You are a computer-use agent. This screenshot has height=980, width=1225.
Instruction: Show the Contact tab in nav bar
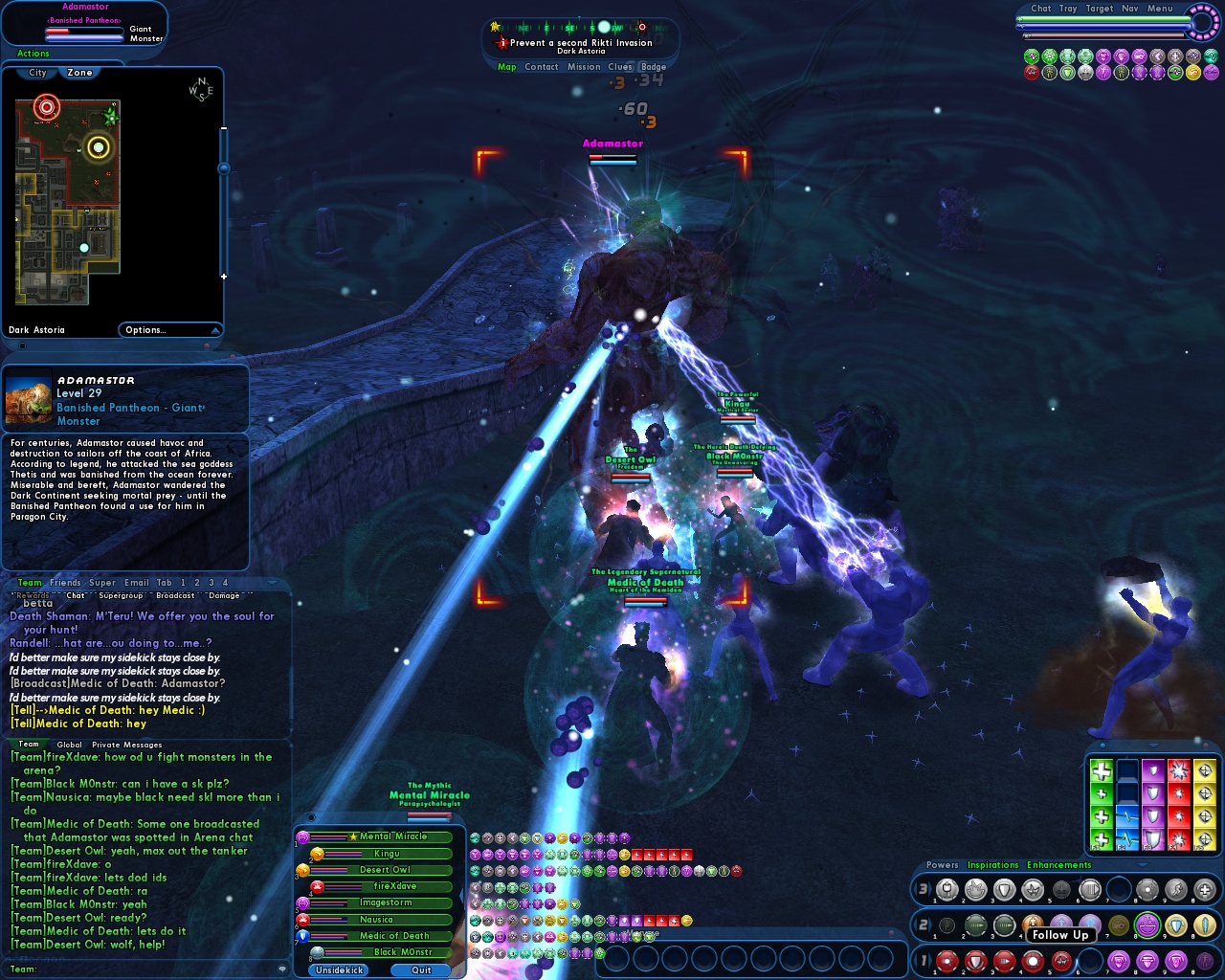541,67
